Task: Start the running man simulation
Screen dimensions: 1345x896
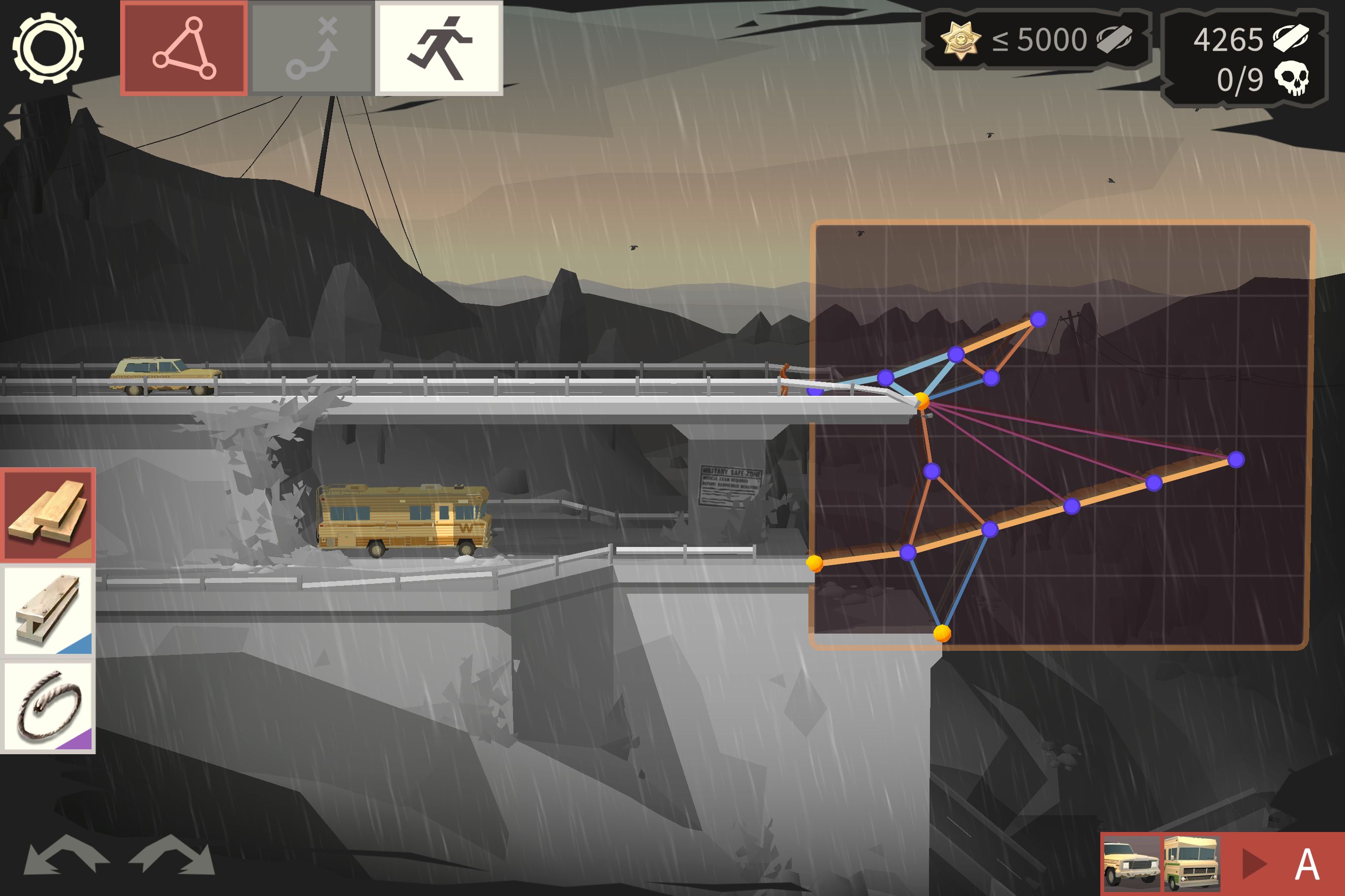Action: (x=439, y=48)
